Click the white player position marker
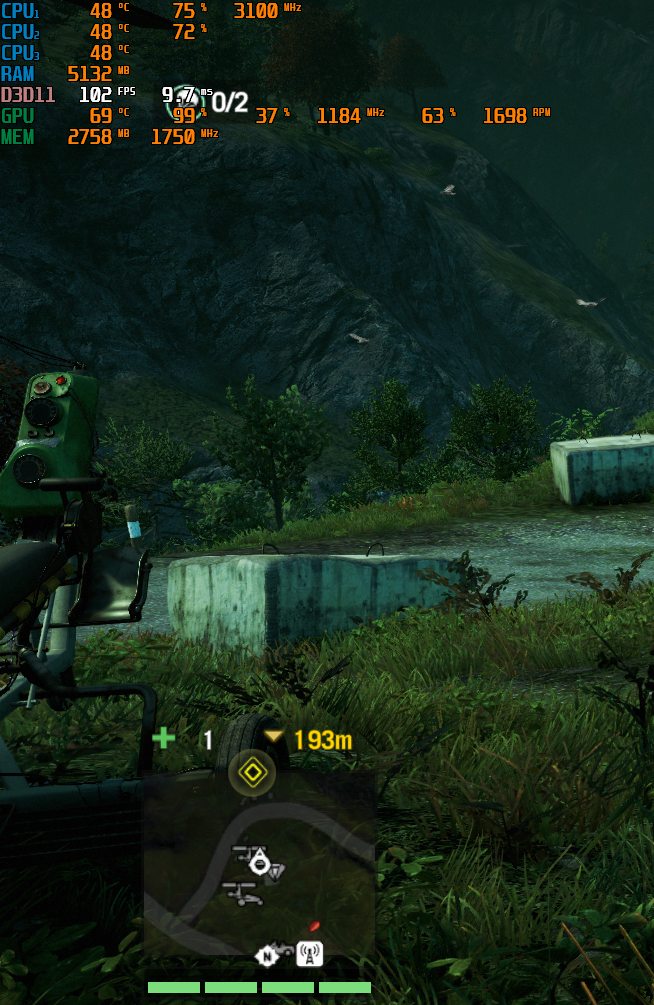 point(260,862)
